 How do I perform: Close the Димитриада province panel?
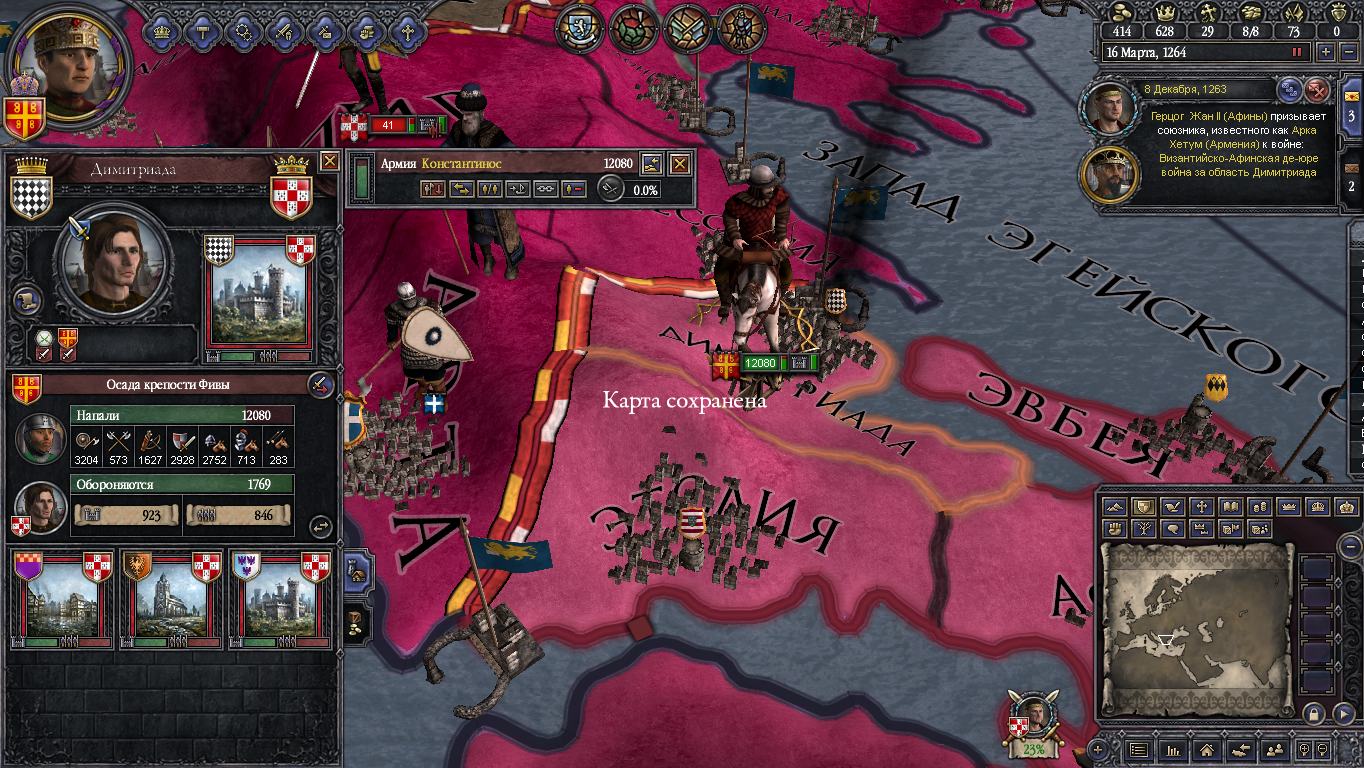[x=329, y=161]
